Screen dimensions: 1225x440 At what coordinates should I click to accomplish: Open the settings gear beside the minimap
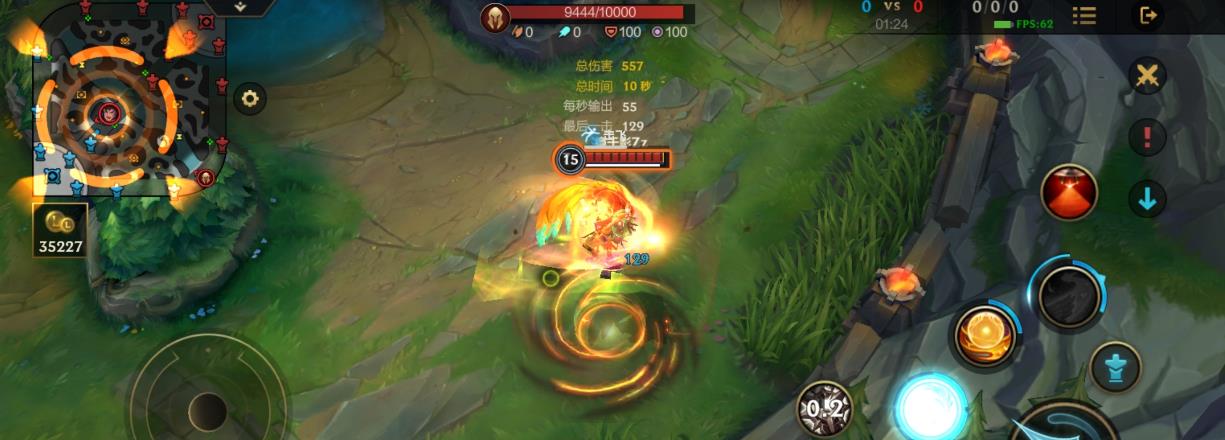click(249, 98)
